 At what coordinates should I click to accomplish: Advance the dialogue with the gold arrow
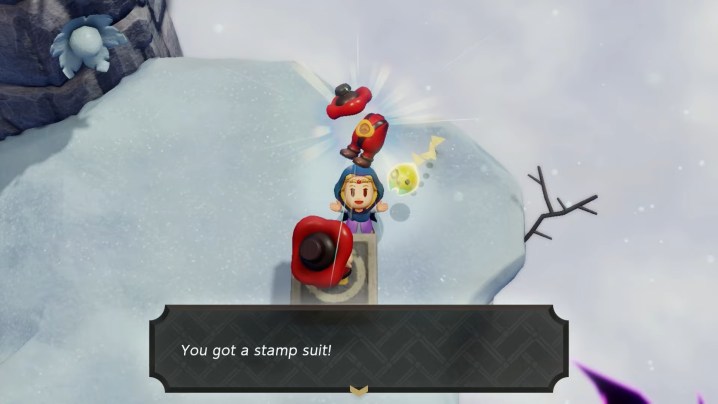coord(359,390)
